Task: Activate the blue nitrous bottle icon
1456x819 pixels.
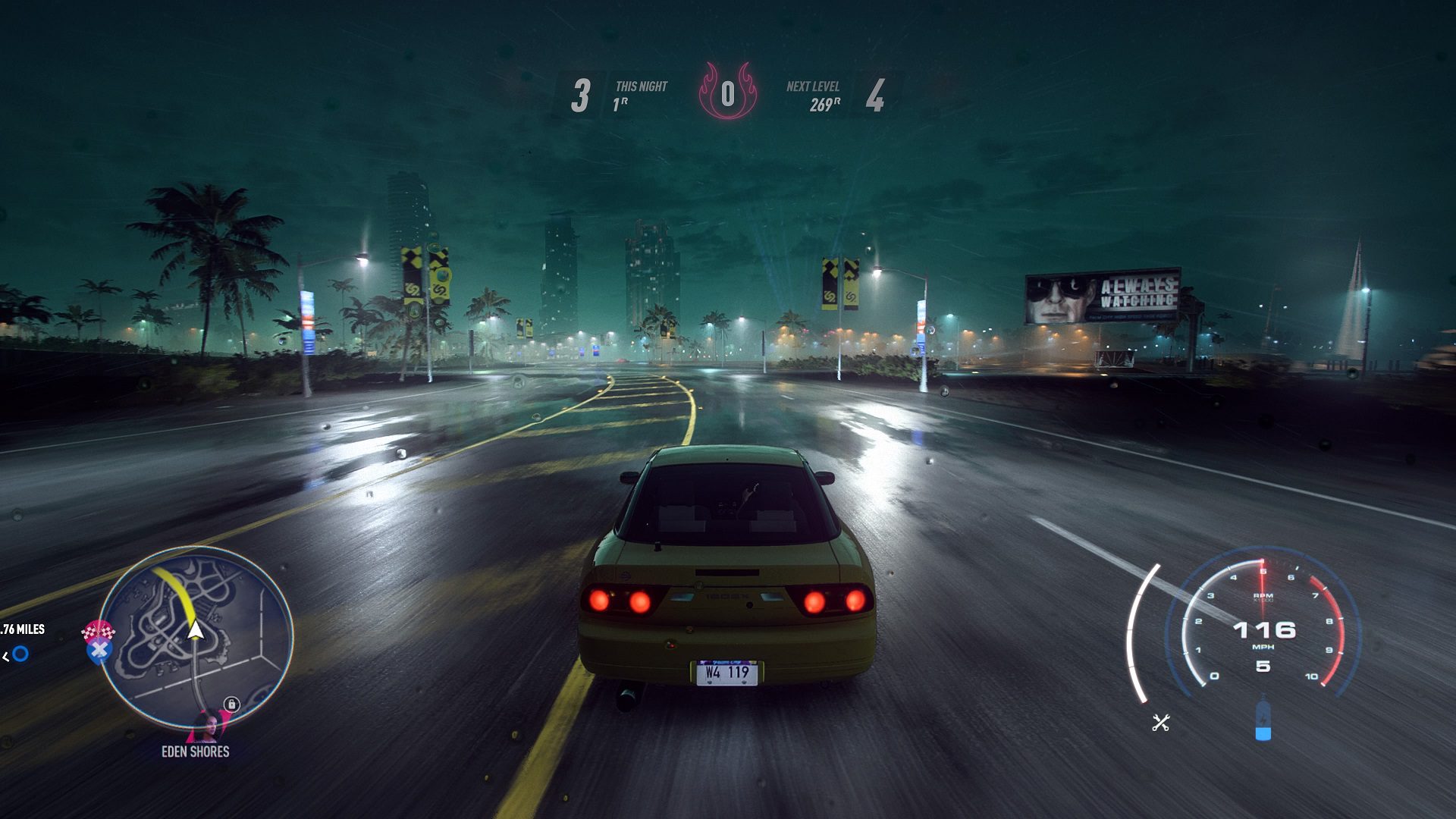Action: (x=1263, y=720)
